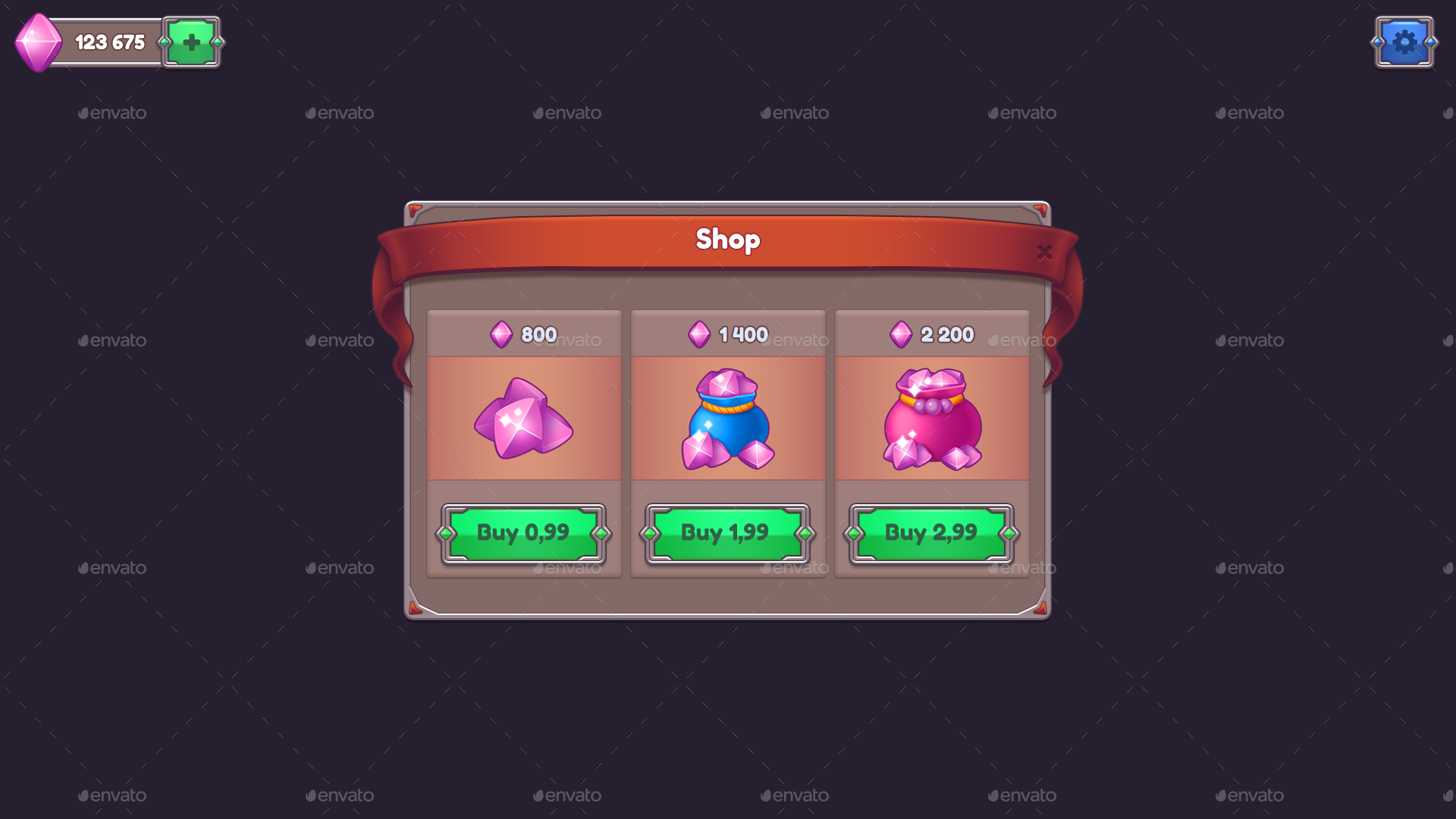Select the blue pouch of 1 400 gems
The image size is (1456, 819).
[x=728, y=419]
